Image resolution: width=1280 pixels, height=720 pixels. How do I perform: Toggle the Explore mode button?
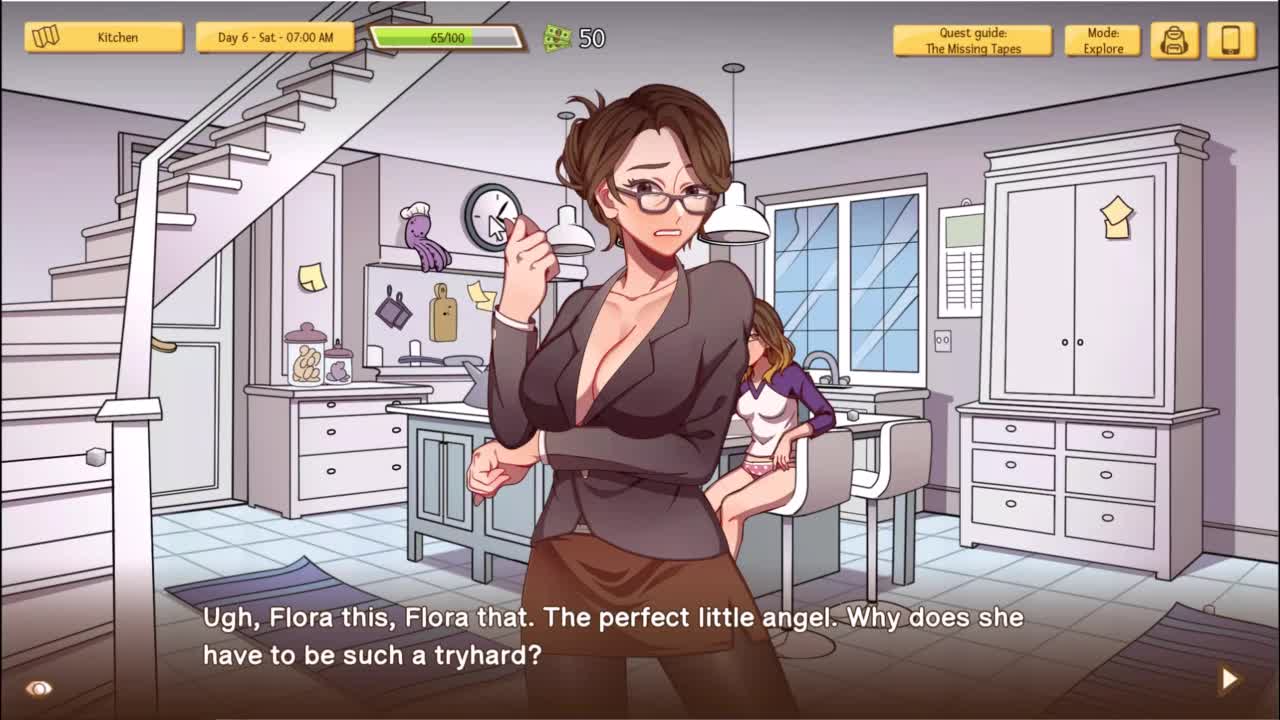pyautogui.click(x=1102, y=41)
